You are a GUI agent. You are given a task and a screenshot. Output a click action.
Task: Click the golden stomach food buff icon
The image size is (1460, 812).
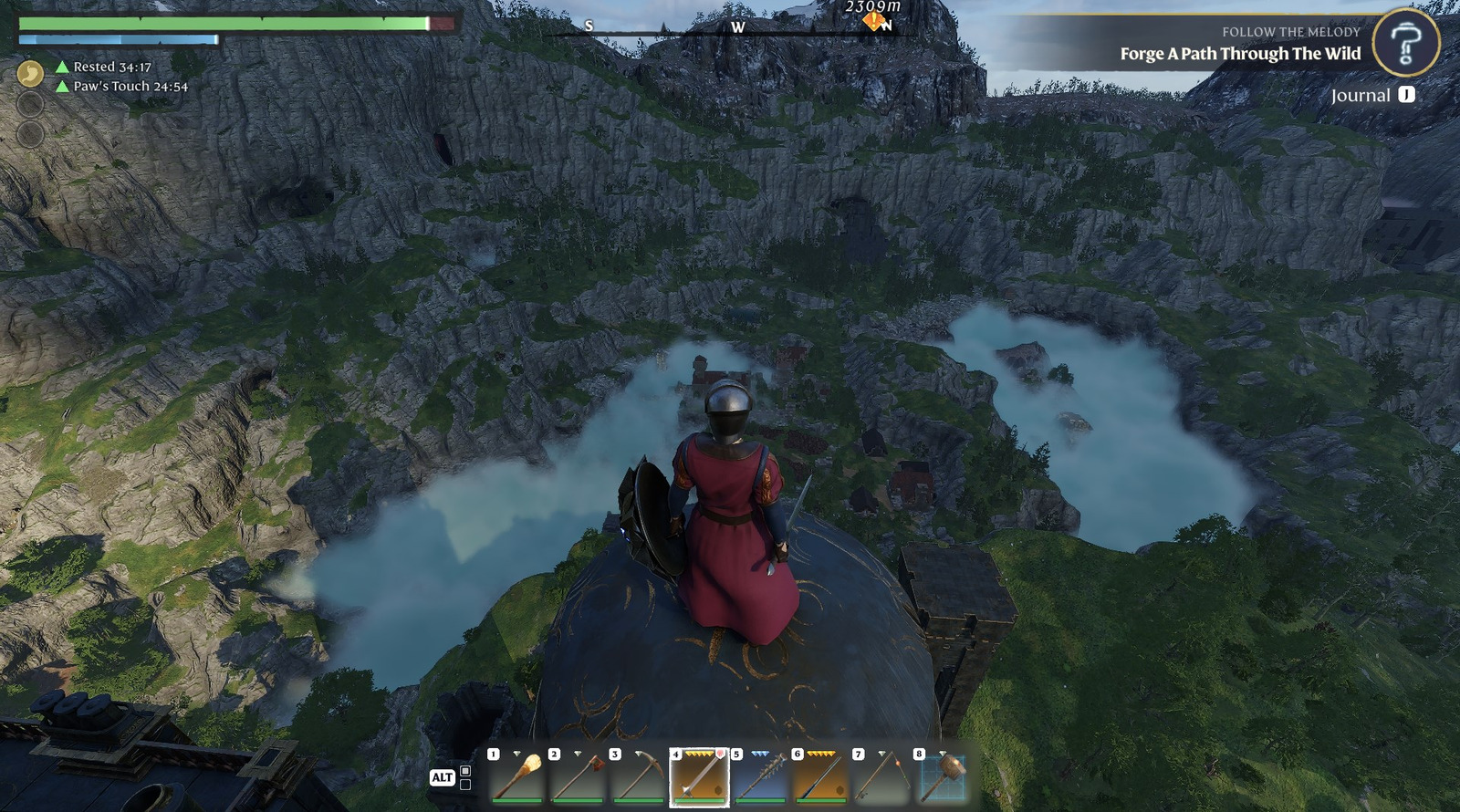tap(30, 73)
